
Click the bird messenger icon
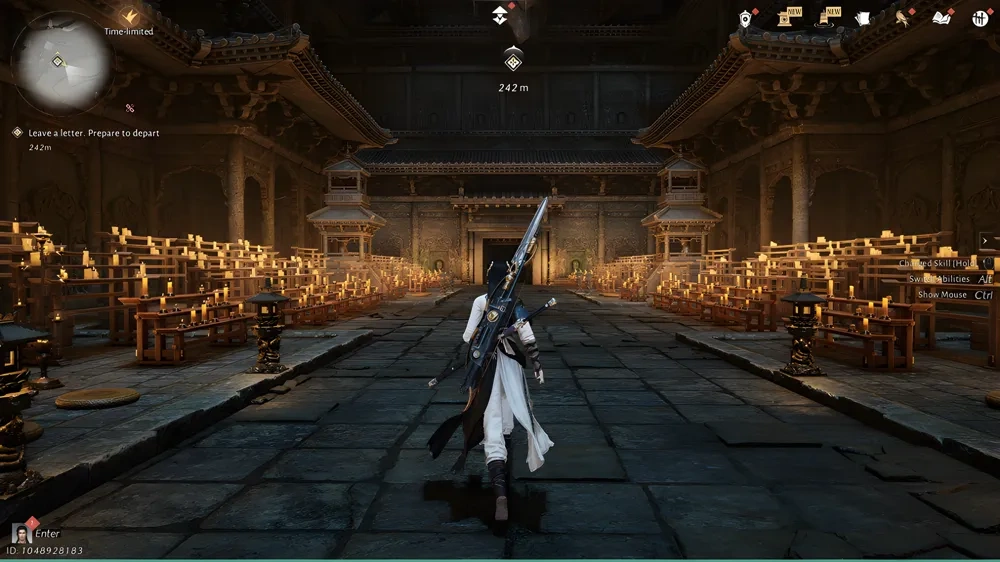click(x=902, y=18)
